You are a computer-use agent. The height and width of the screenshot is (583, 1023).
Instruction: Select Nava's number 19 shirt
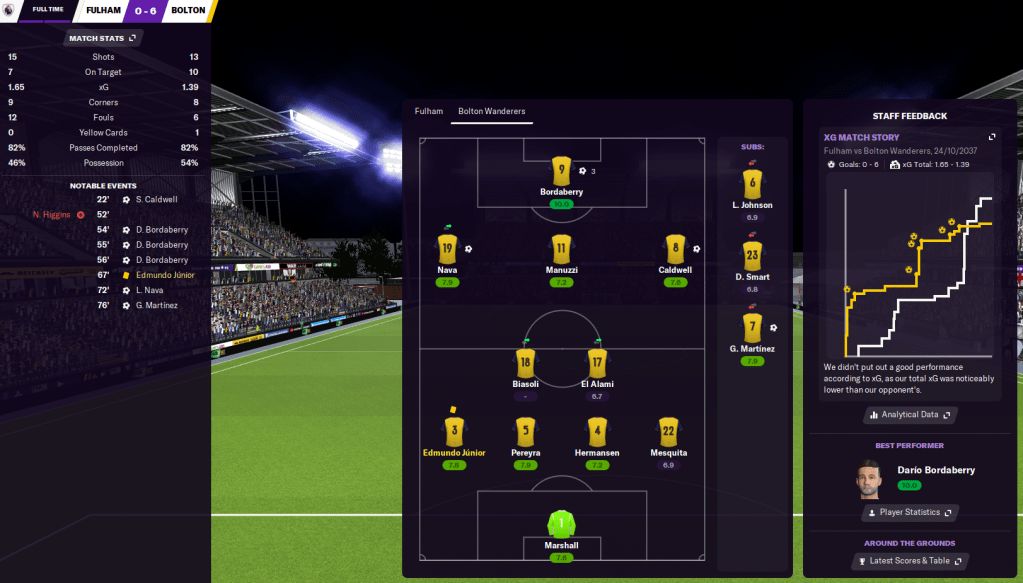coord(447,249)
